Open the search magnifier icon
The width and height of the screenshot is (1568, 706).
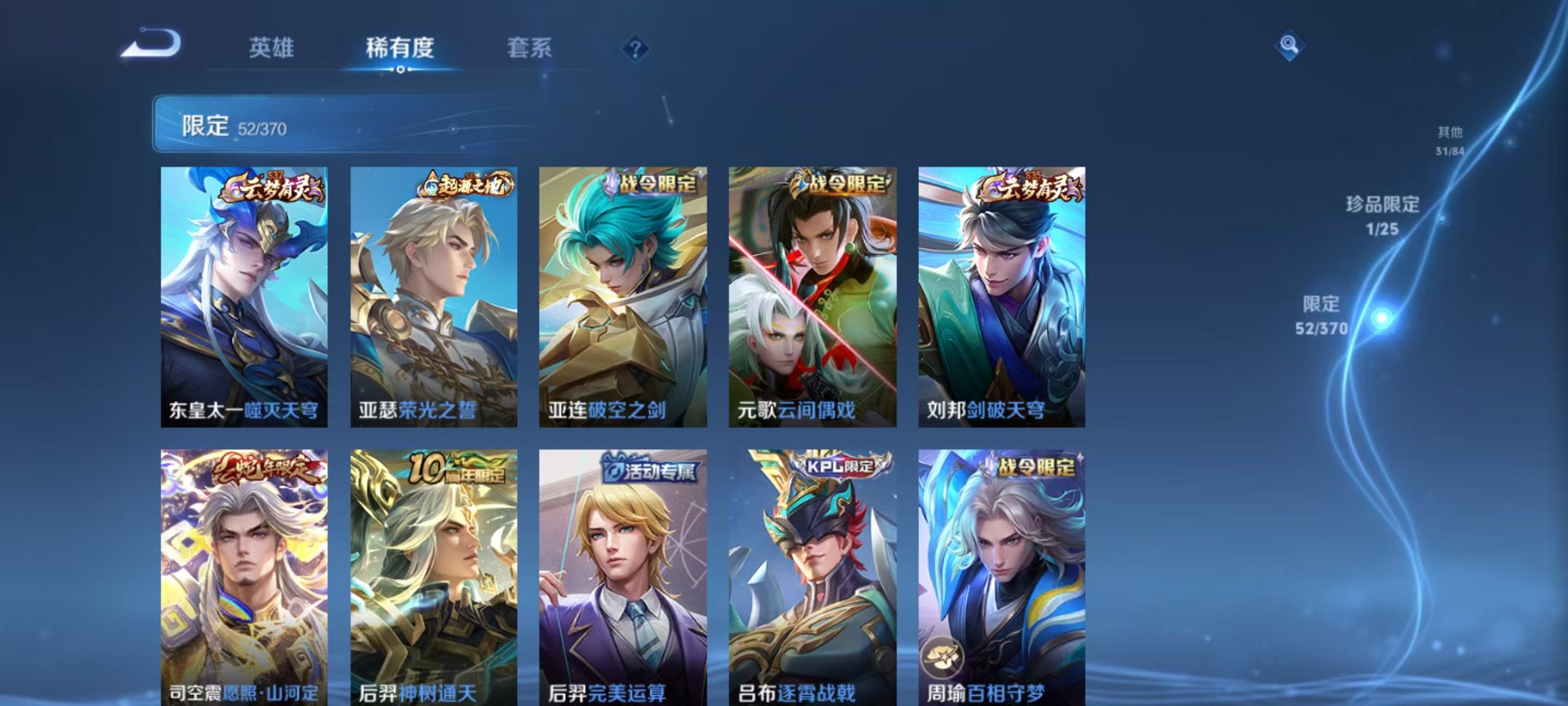(x=1287, y=47)
